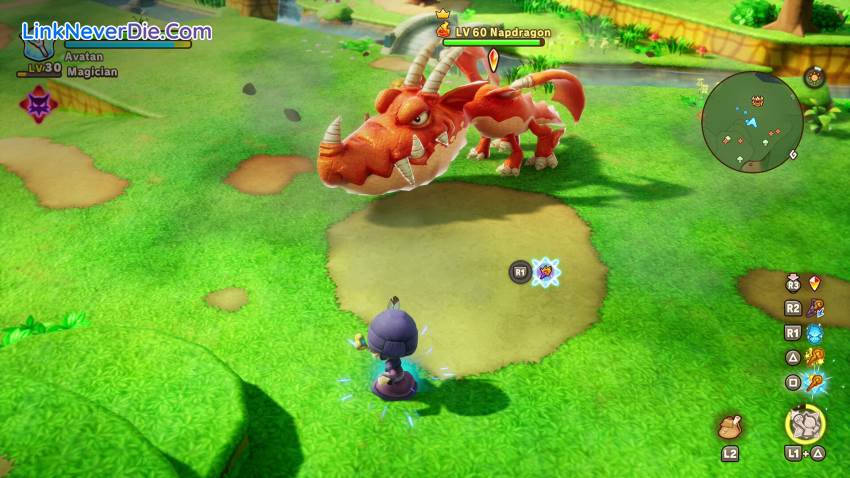
Task: Use the purple staff skill
Action: pos(815,309)
